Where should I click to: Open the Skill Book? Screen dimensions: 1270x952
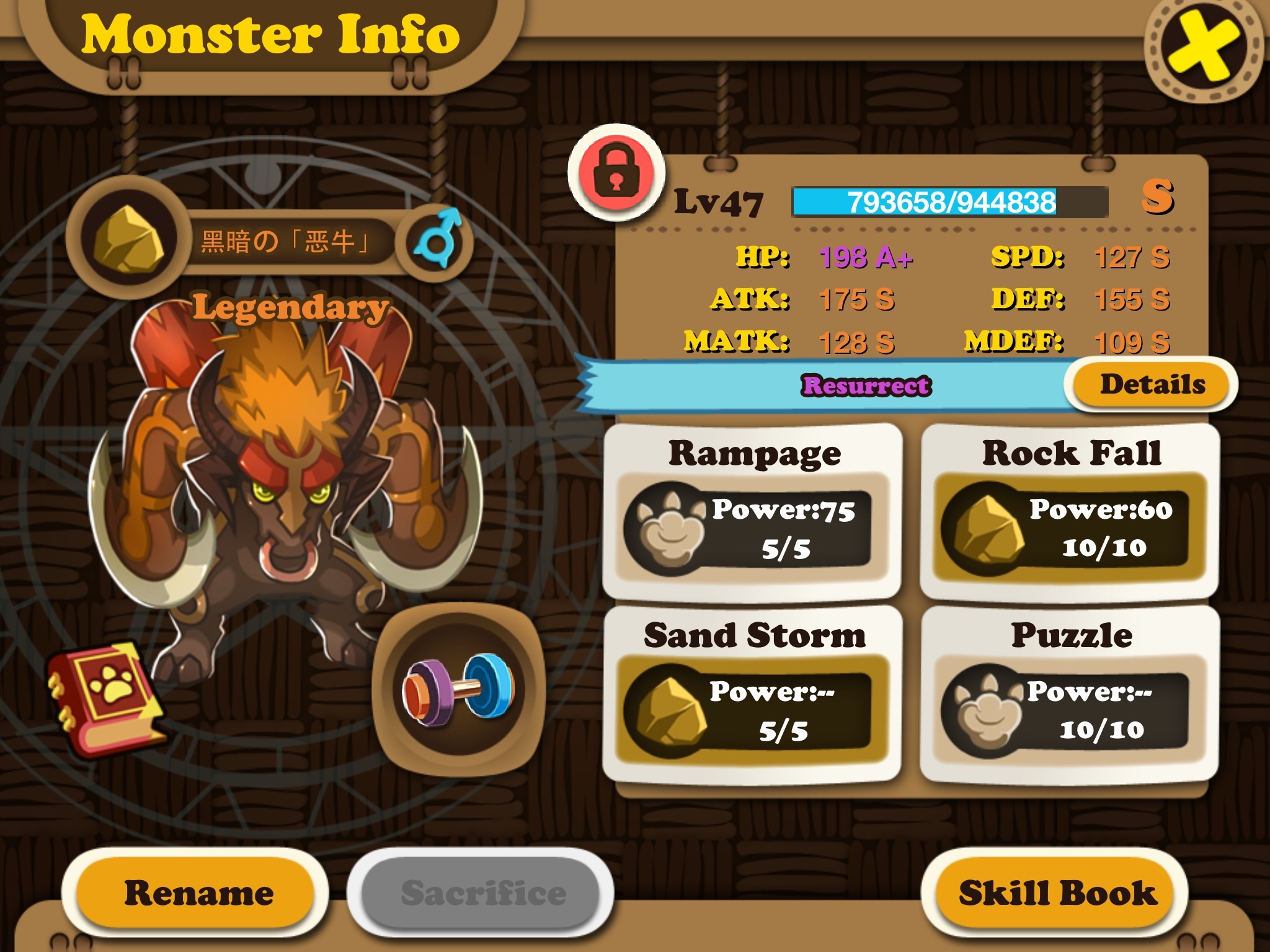click(x=1057, y=893)
